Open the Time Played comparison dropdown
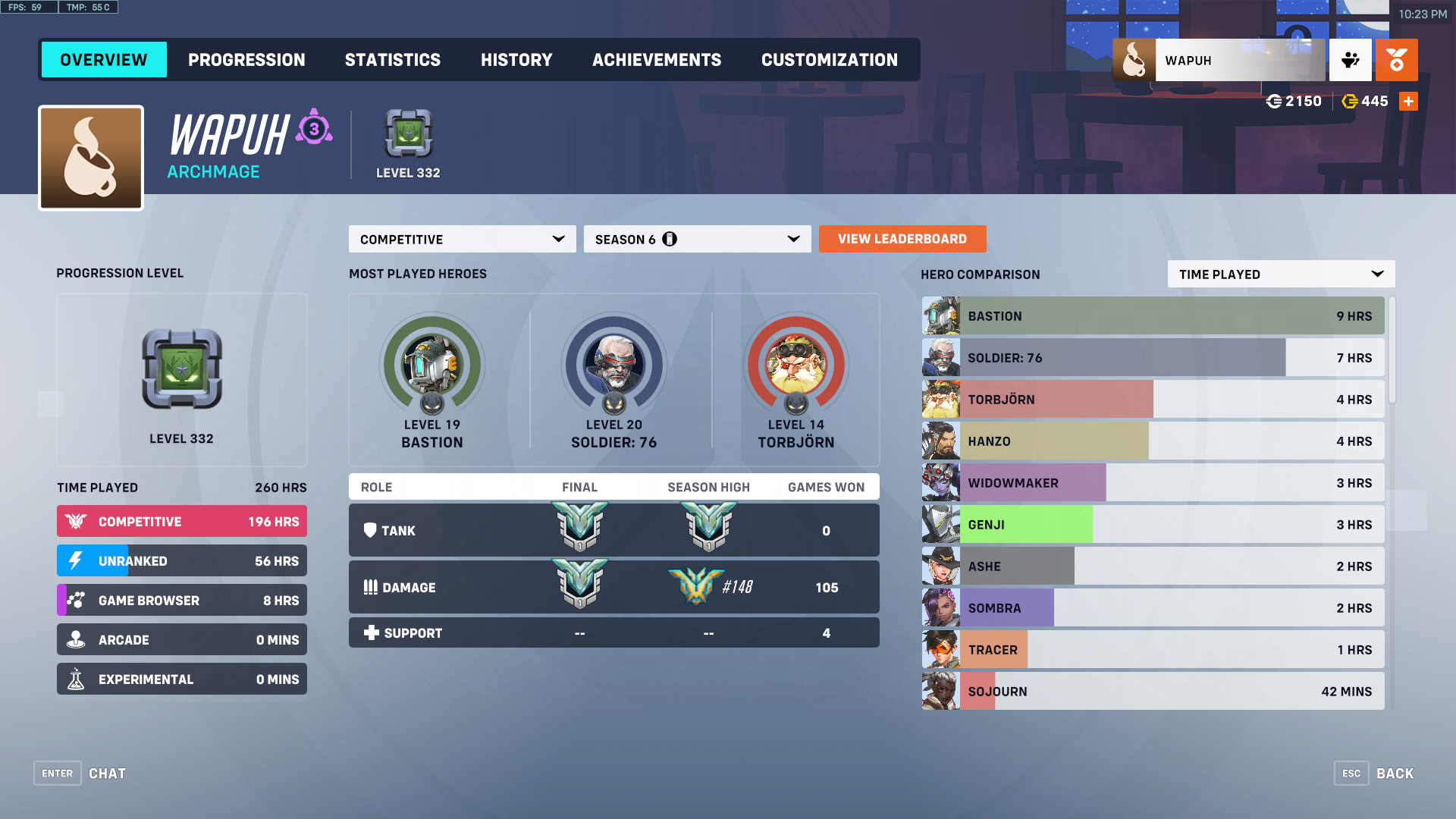The height and width of the screenshot is (819, 1456). click(x=1280, y=274)
